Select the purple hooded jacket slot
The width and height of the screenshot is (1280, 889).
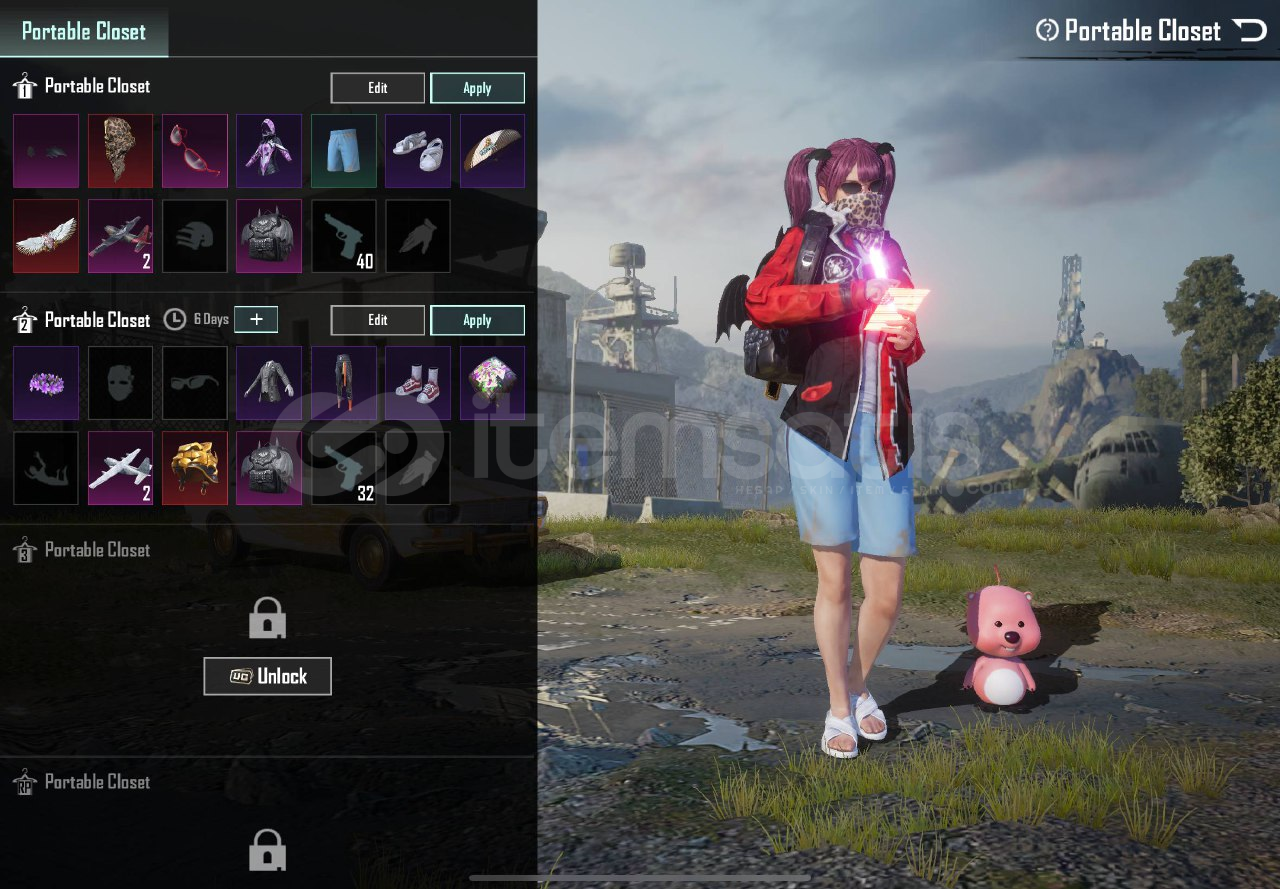coord(269,151)
